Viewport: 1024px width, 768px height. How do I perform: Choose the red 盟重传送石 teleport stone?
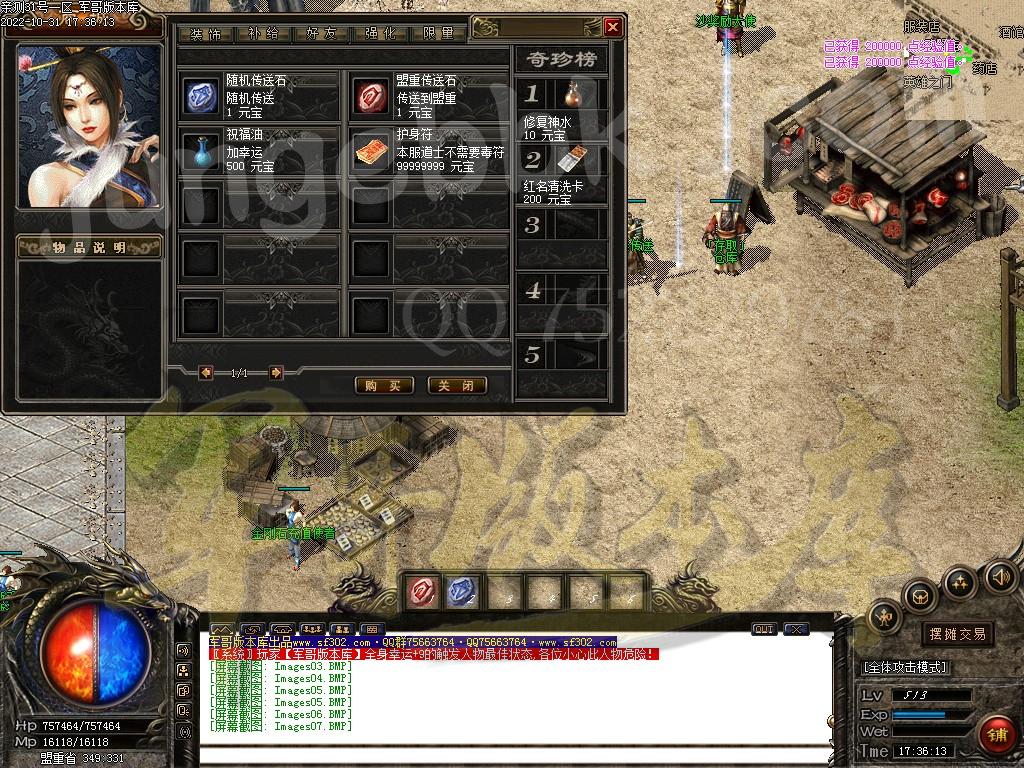coord(372,96)
